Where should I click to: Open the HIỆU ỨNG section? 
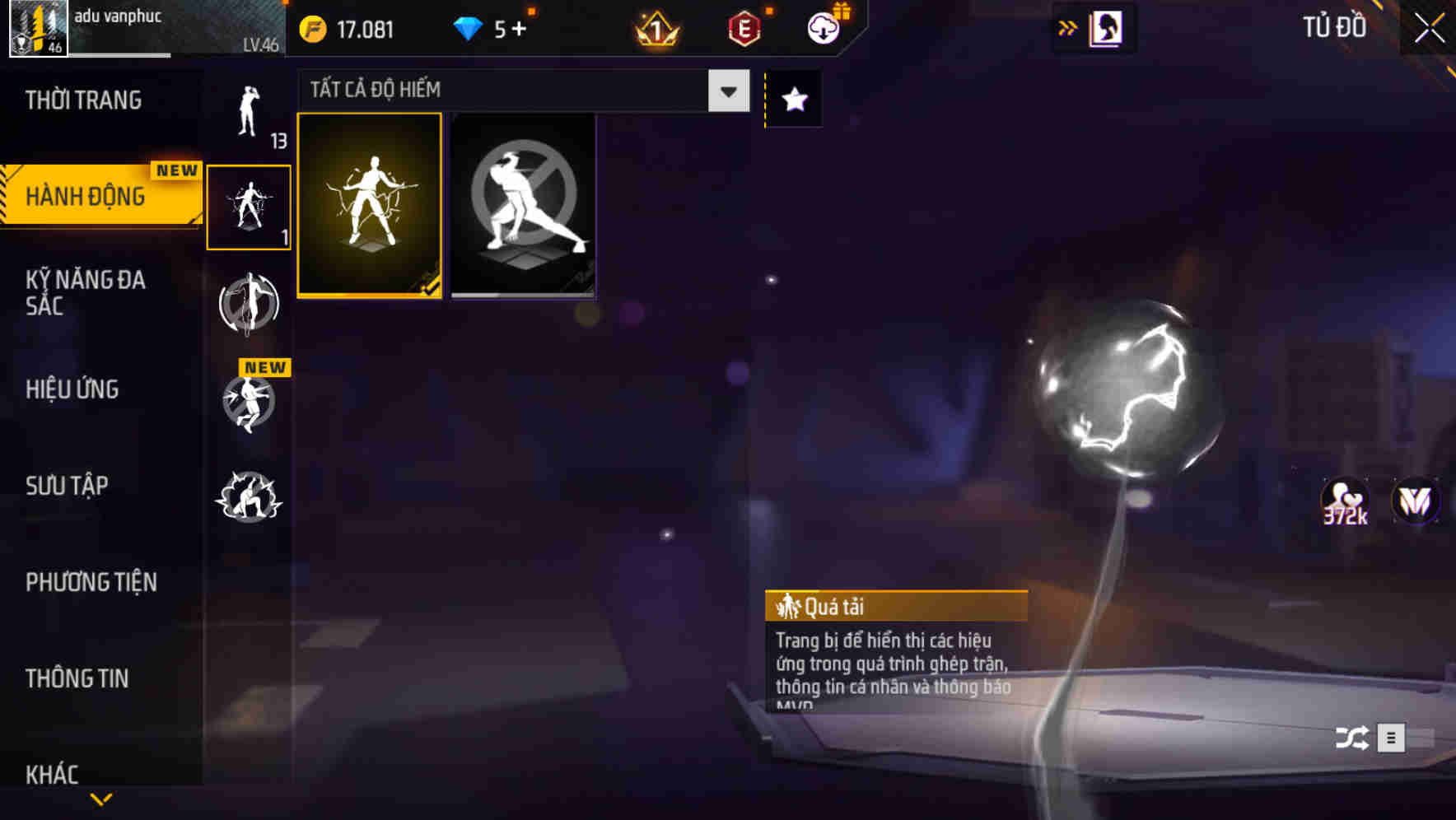point(74,389)
